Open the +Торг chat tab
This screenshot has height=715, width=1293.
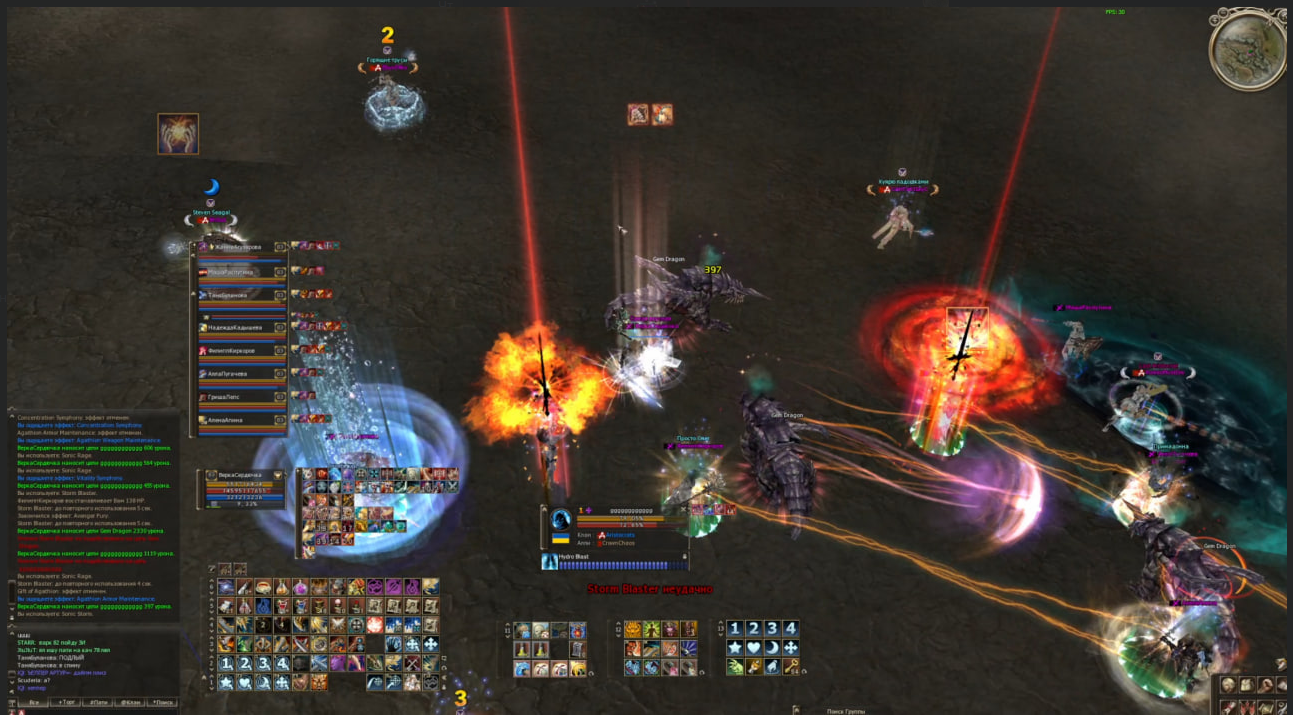tap(67, 703)
